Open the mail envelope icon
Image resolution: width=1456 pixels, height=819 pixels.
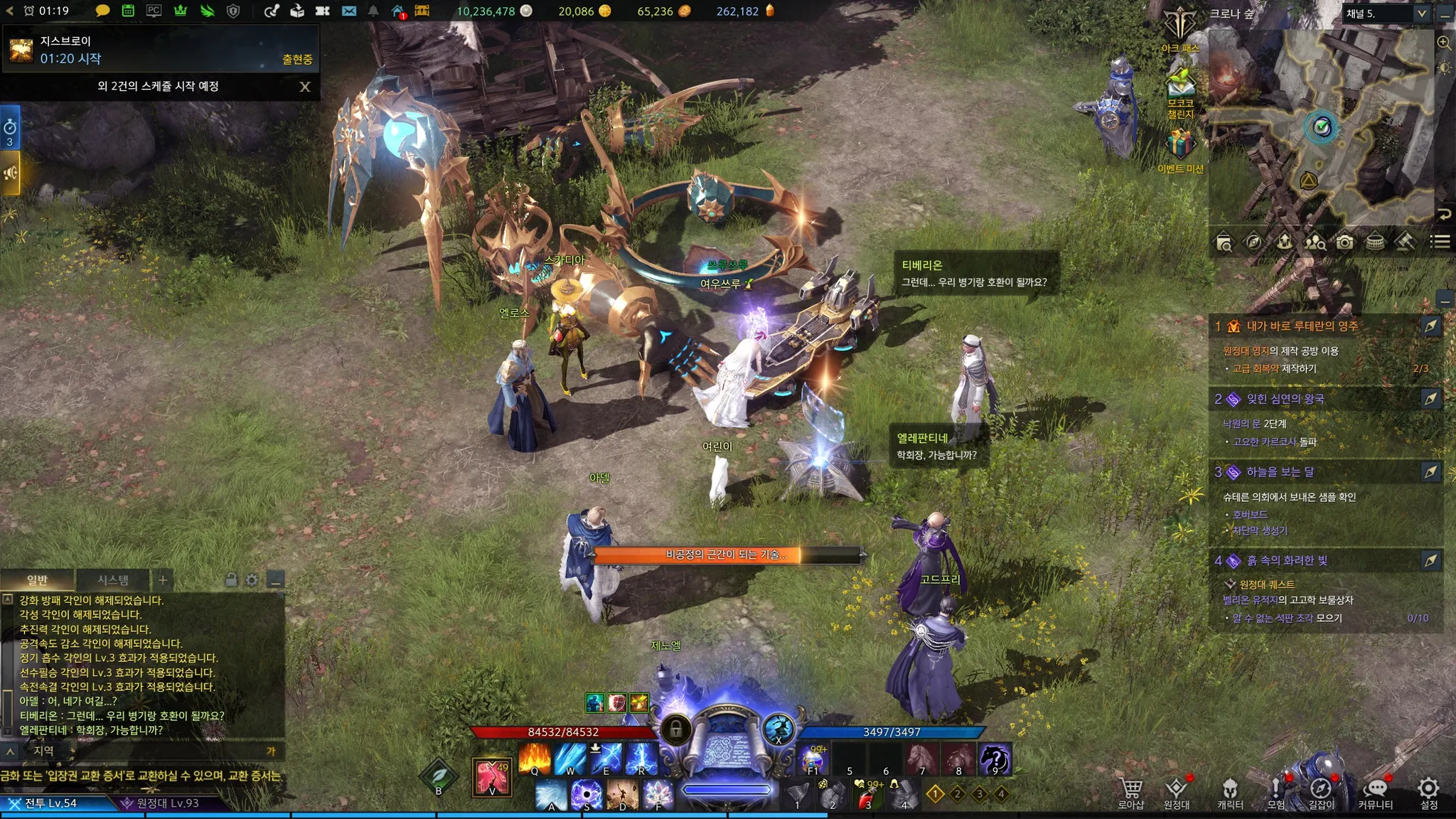pyautogui.click(x=348, y=11)
